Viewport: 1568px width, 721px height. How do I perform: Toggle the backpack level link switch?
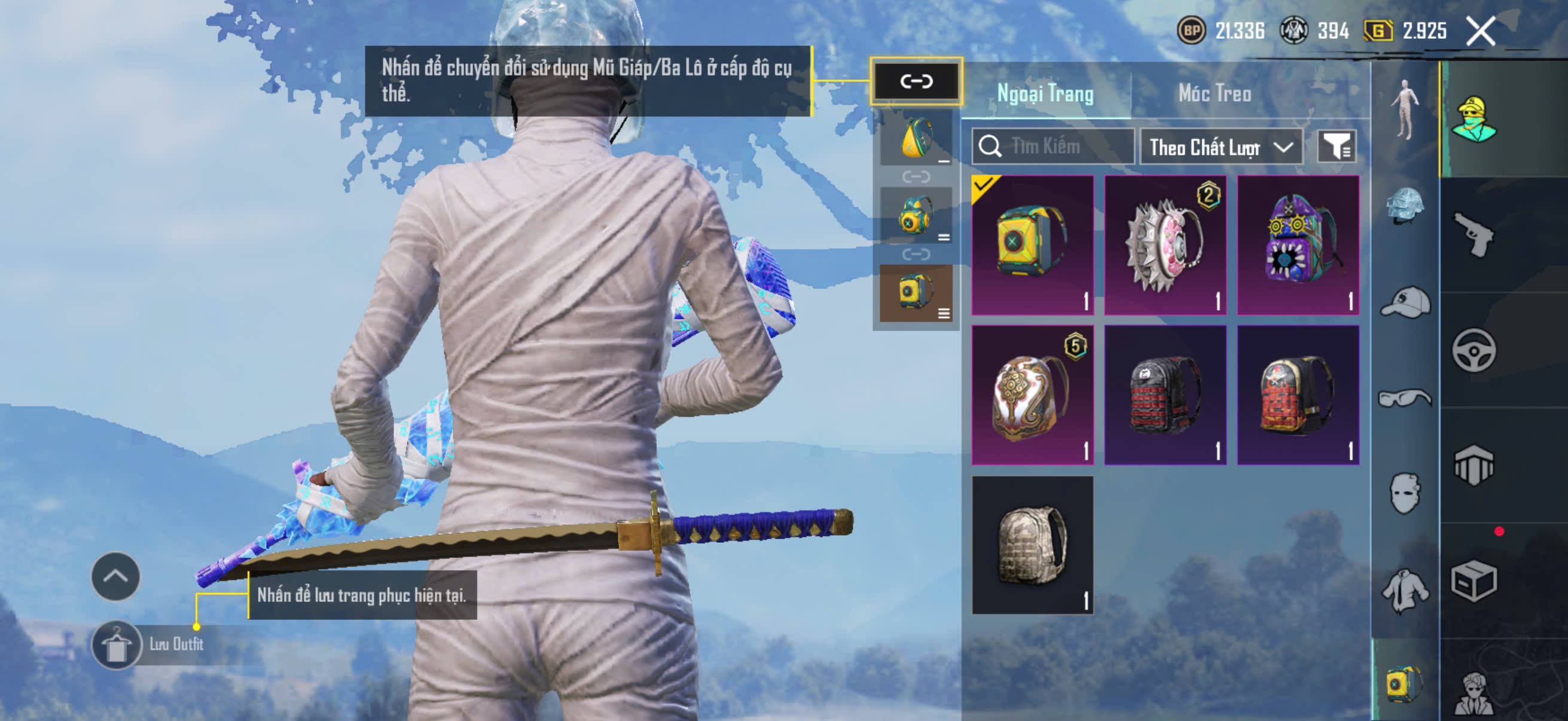(x=916, y=81)
